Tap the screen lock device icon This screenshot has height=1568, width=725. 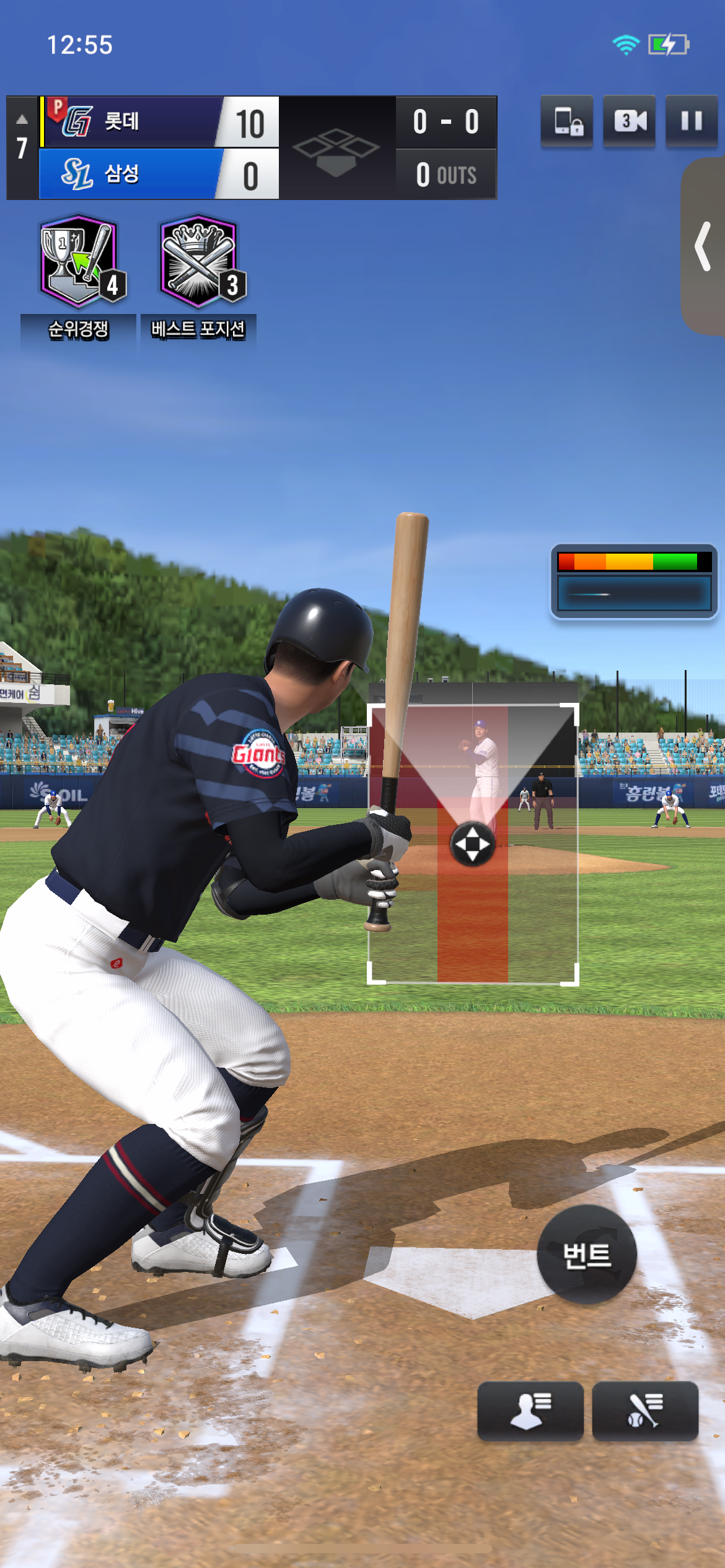click(567, 121)
